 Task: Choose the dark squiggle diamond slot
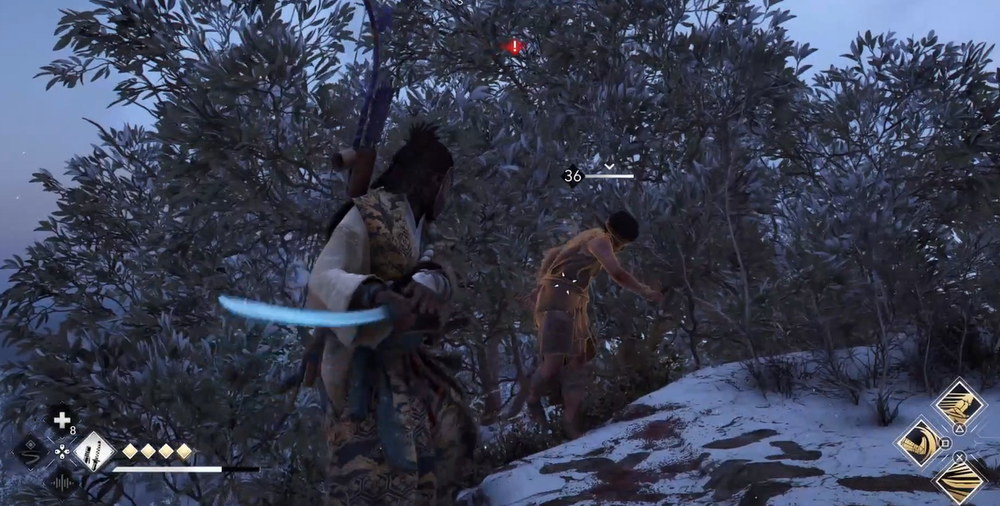31,451
